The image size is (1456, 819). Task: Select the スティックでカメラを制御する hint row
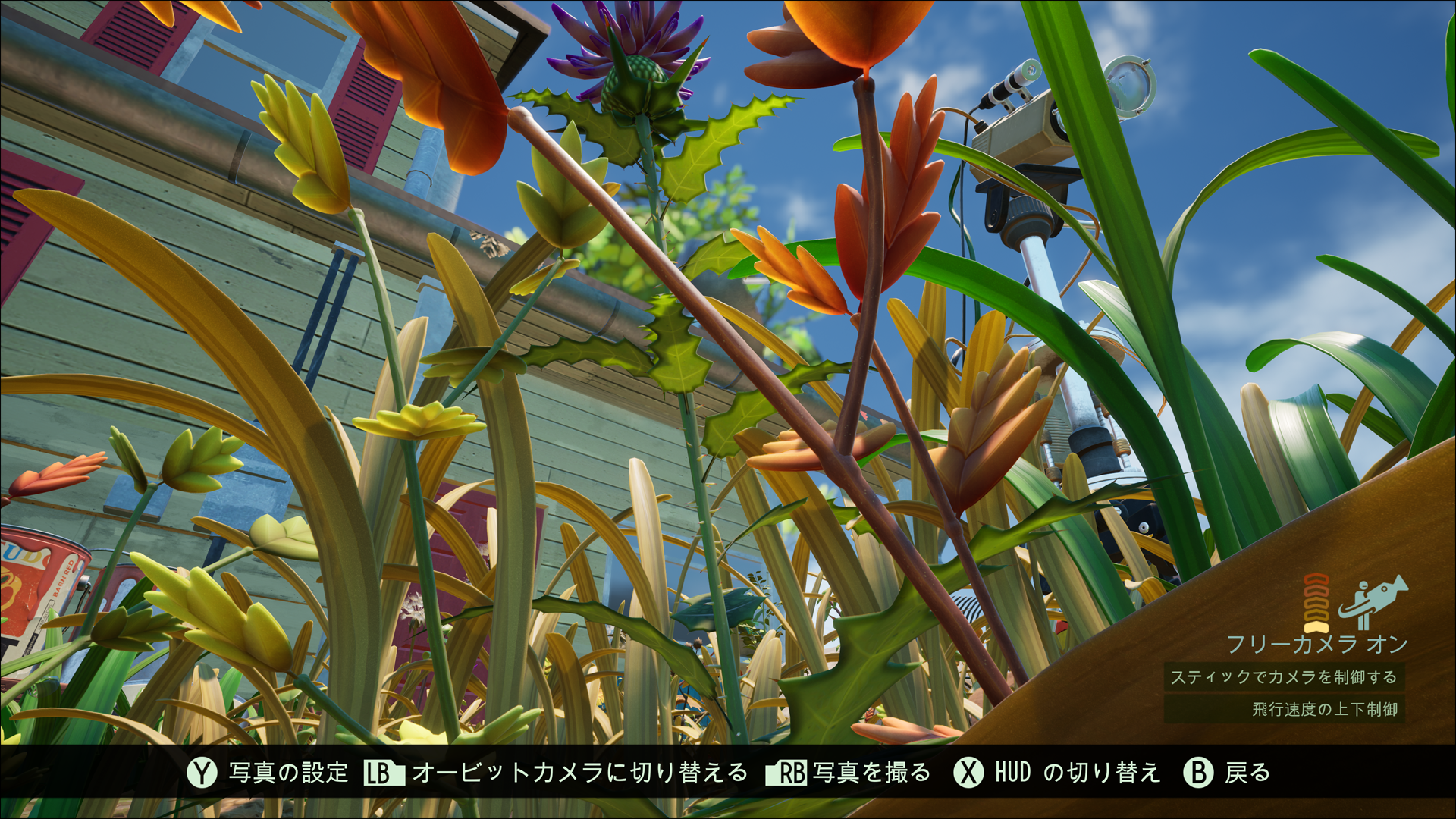pos(1284,677)
